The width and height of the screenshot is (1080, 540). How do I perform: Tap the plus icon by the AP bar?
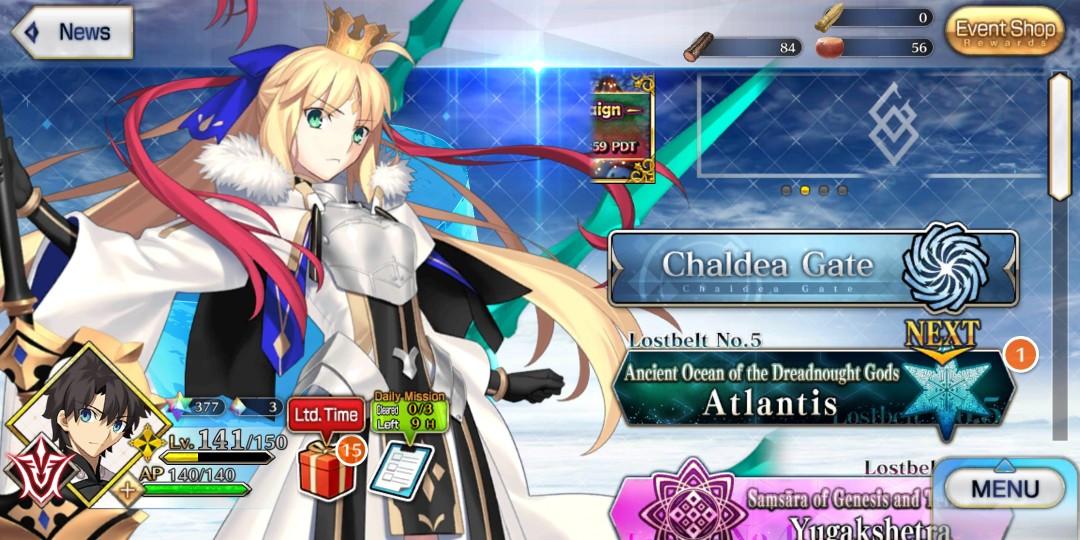(x=129, y=489)
